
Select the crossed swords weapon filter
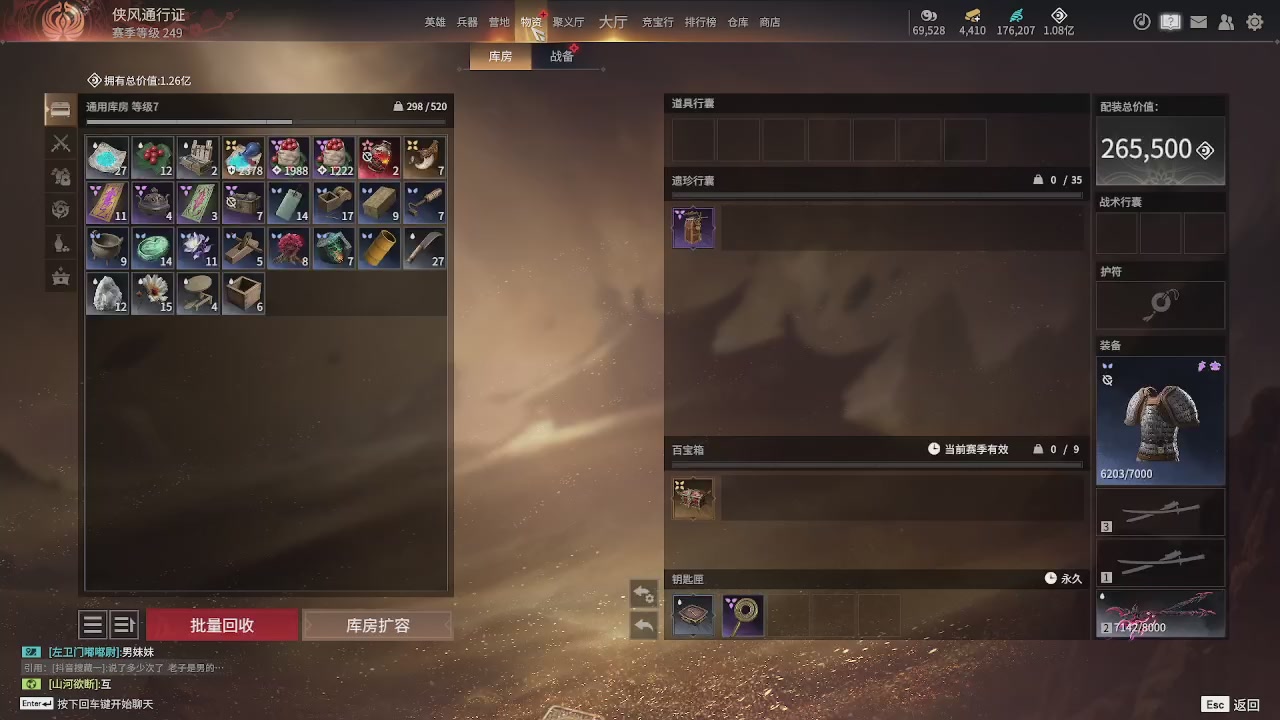click(x=60, y=143)
